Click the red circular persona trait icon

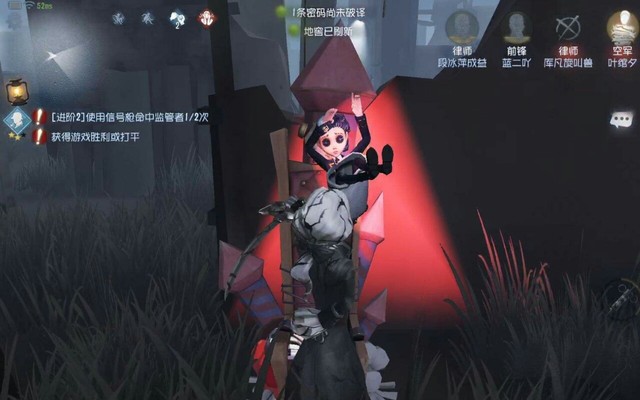pos(207,18)
